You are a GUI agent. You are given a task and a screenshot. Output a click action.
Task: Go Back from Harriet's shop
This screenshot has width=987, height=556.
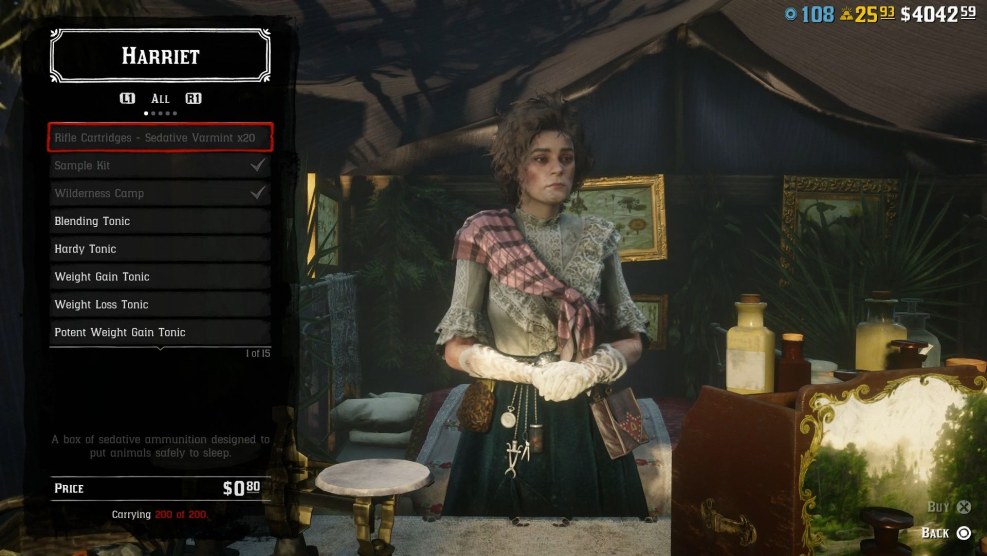click(947, 533)
